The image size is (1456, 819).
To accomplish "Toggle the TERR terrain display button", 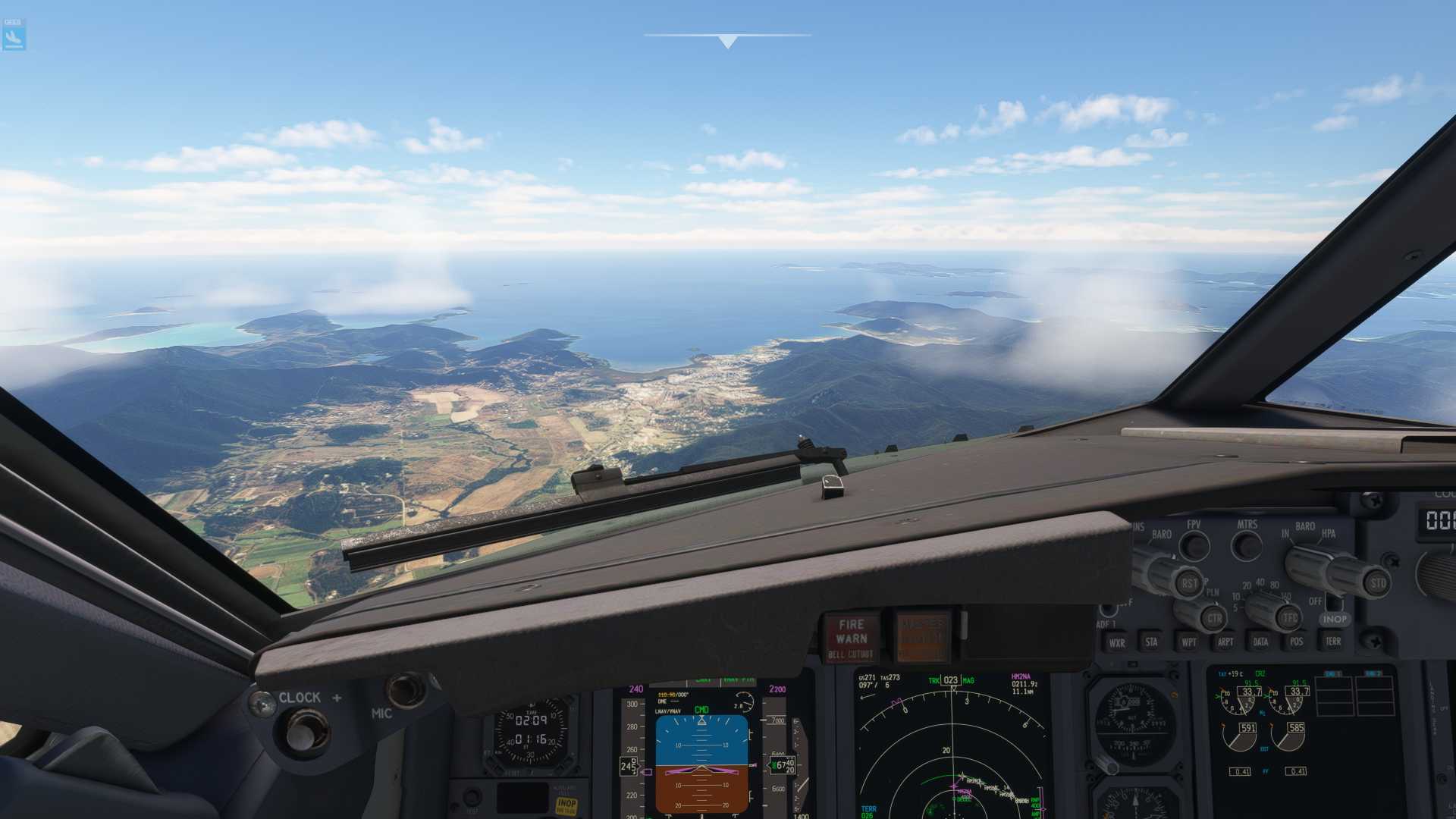I will [1332, 642].
